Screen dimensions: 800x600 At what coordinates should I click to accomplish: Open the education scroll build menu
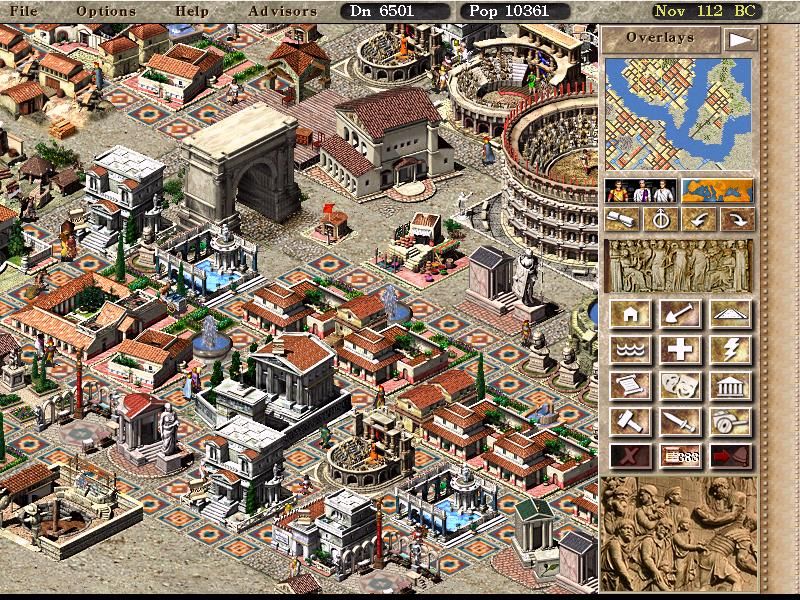tap(631, 385)
